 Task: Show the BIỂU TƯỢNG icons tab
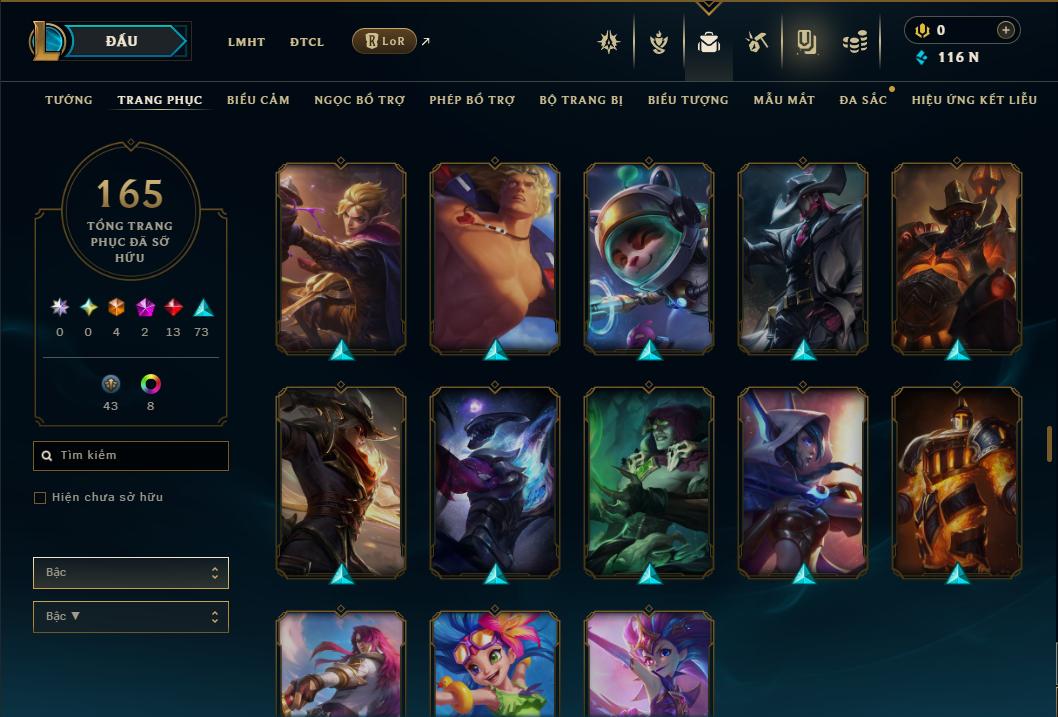point(688,100)
